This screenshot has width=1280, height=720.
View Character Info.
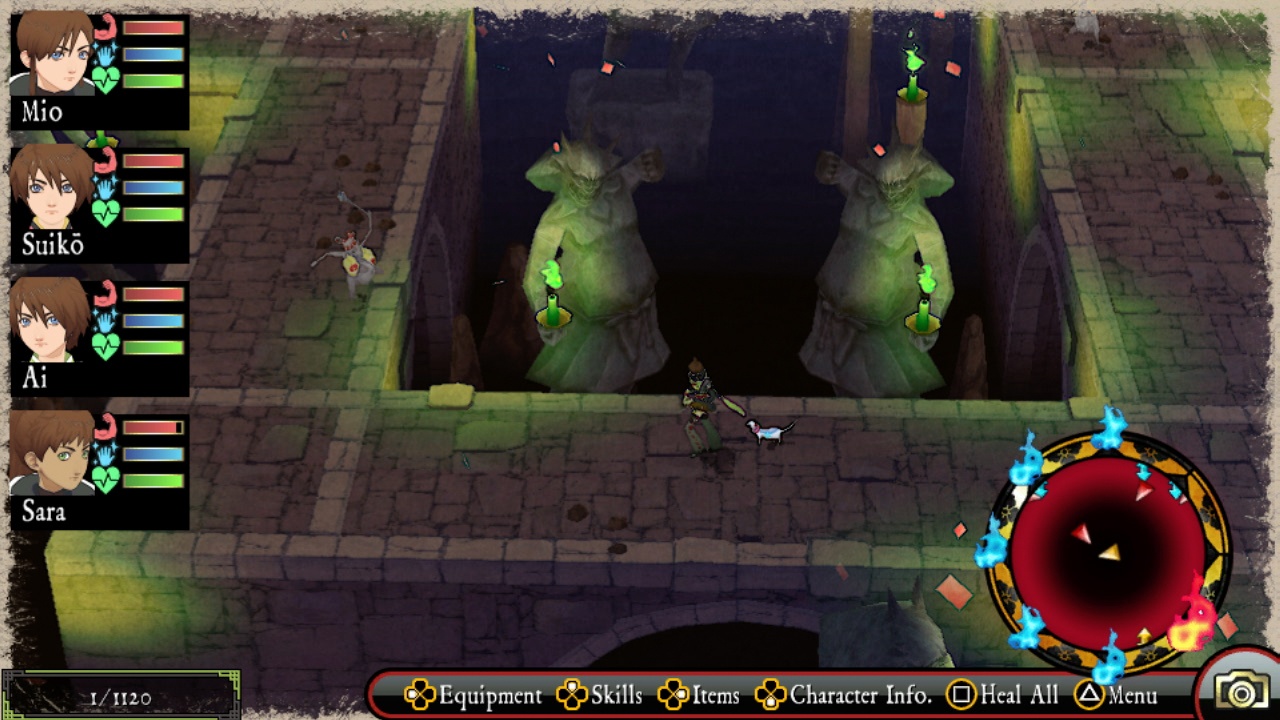click(x=844, y=695)
